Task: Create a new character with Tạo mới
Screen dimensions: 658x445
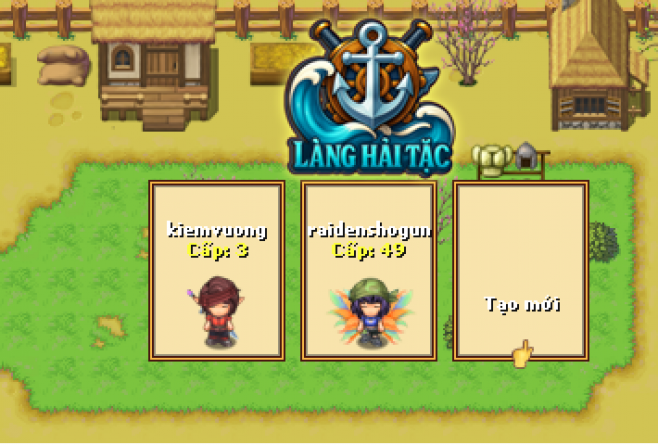Action: (521, 271)
